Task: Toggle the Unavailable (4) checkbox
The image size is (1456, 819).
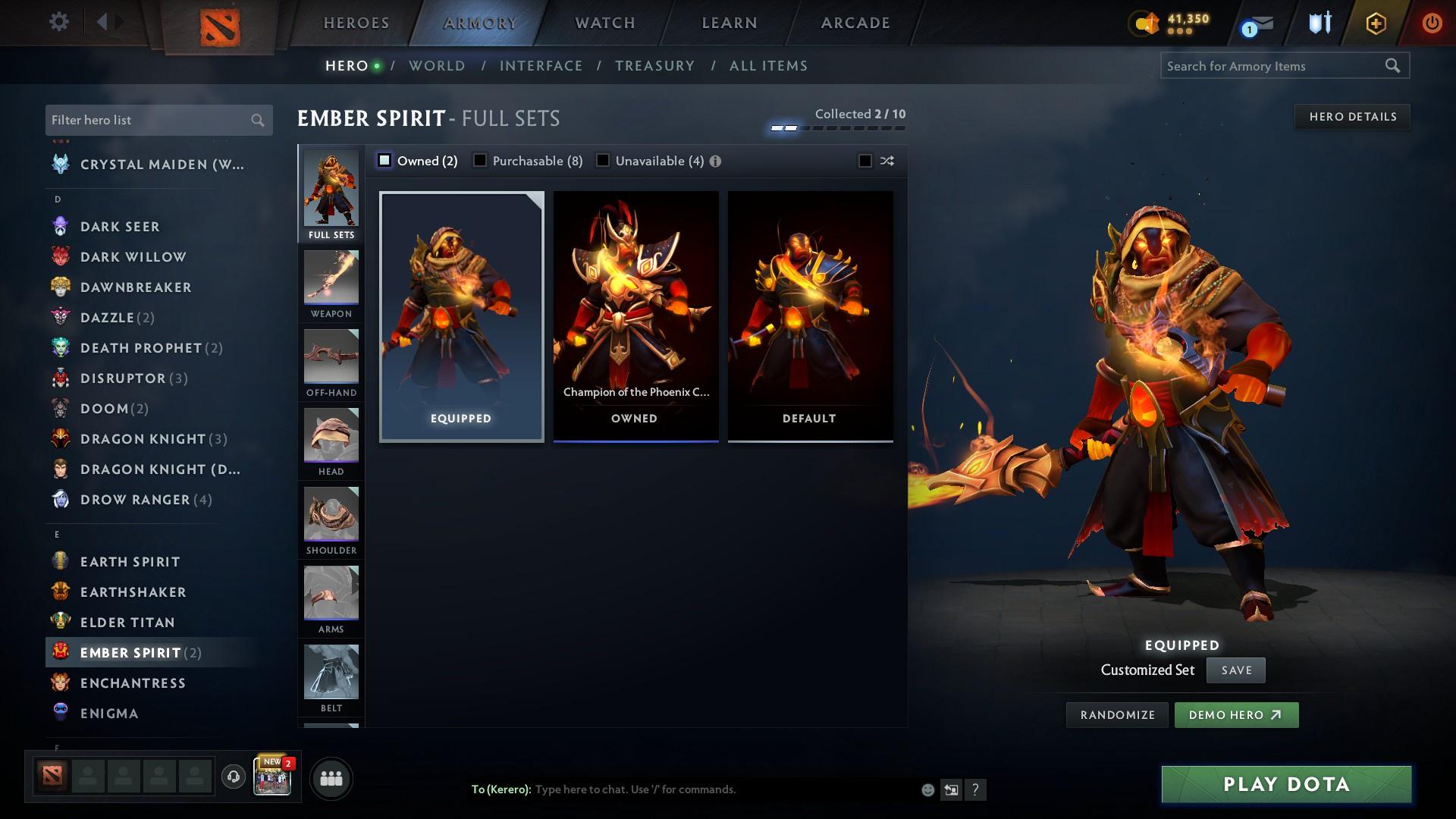Action: tap(603, 160)
